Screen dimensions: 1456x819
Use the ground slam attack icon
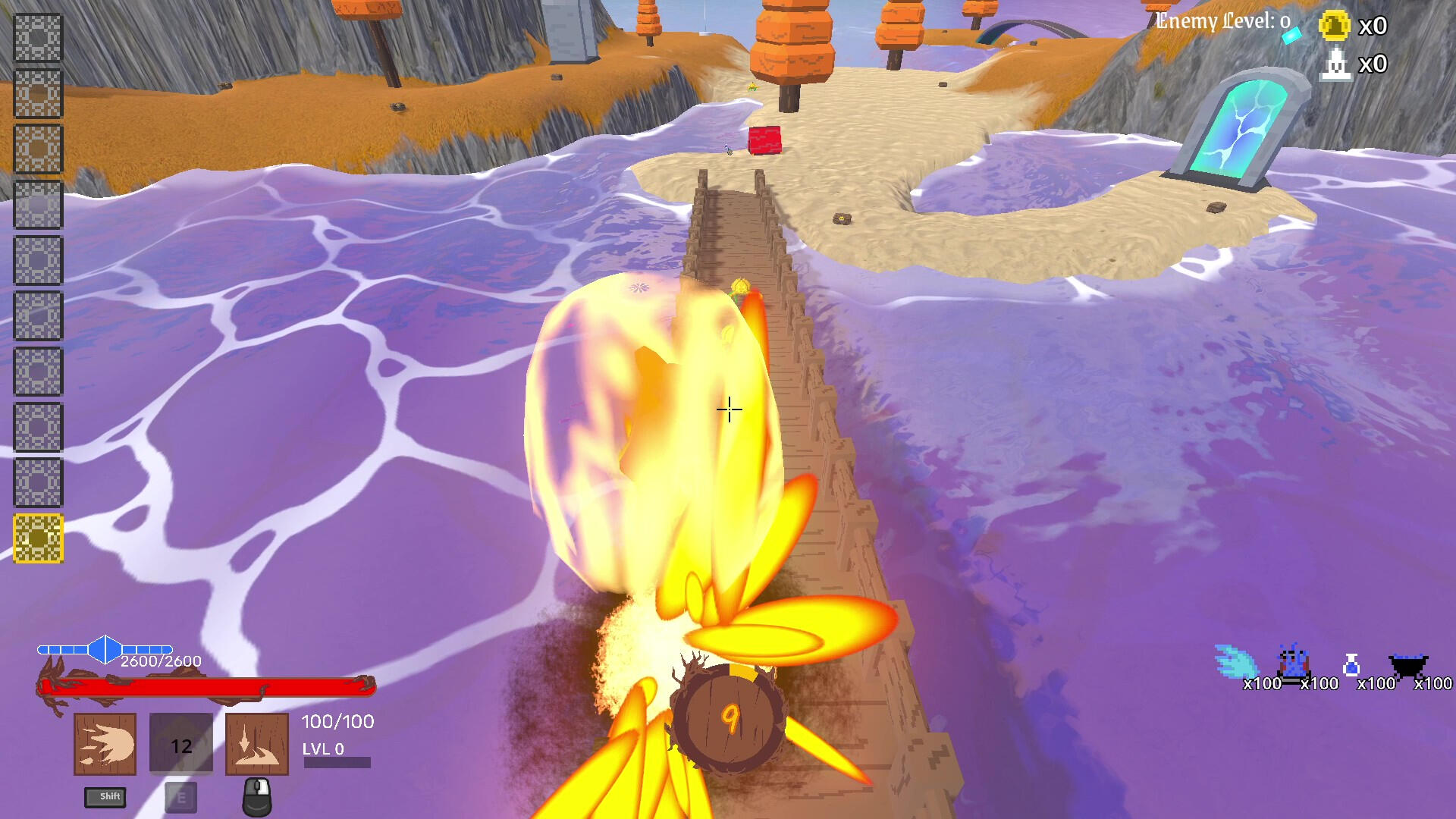coord(257,744)
